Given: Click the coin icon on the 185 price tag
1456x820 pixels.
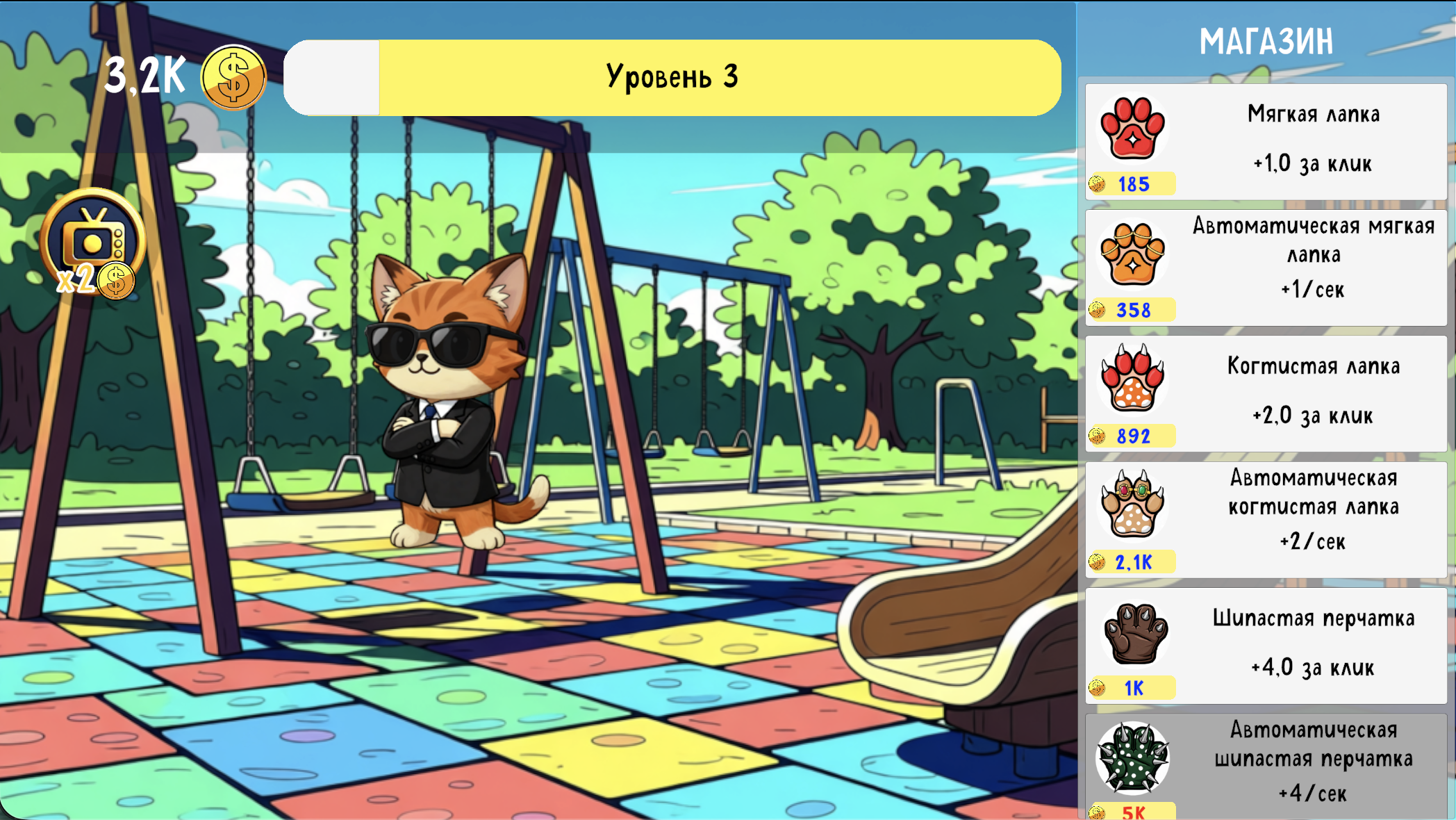Looking at the screenshot, I should coord(1099,184).
